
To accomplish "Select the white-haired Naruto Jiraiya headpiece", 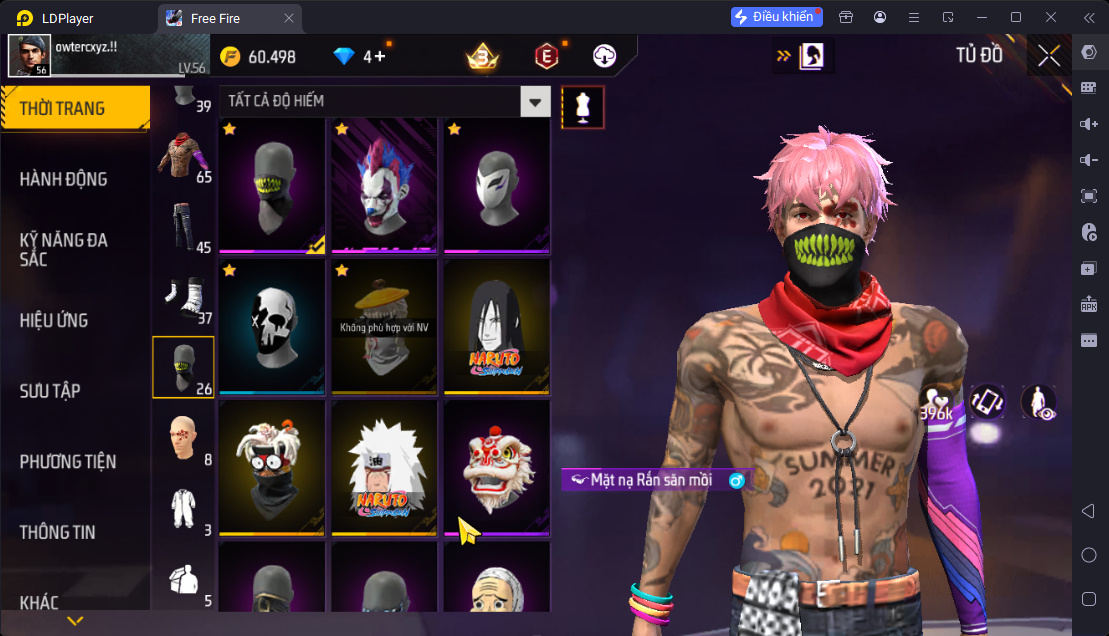I will [385, 467].
